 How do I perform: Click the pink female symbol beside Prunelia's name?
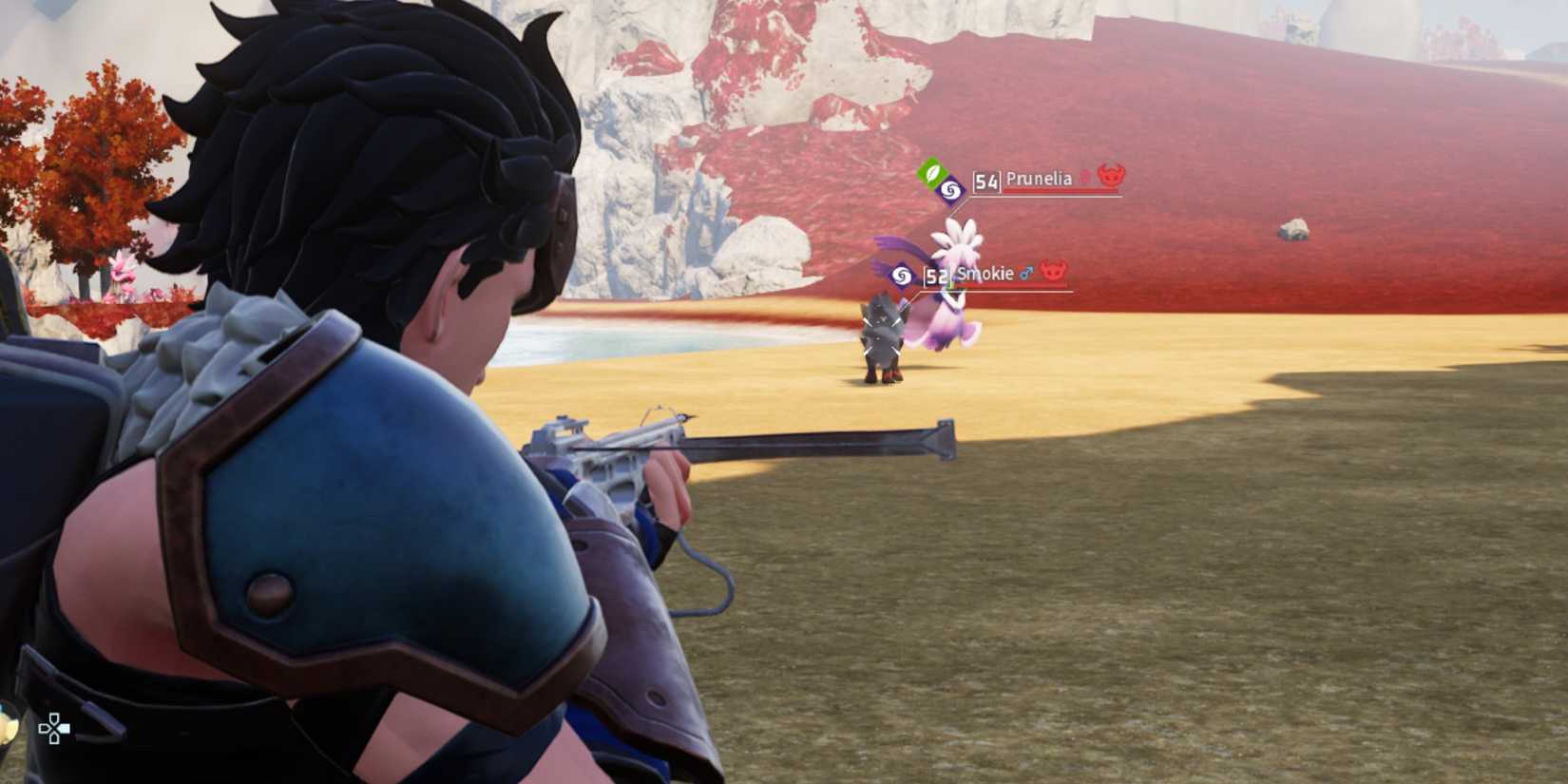[x=1084, y=177]
